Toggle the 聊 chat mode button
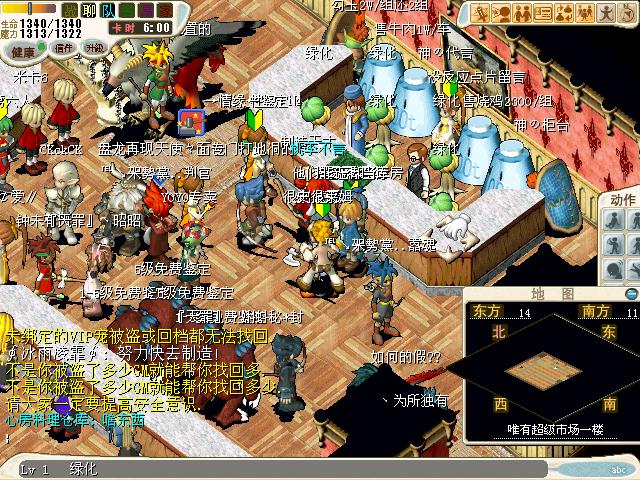Image resolution: width=640 pixels, height=480 pixels. point(90,11)
